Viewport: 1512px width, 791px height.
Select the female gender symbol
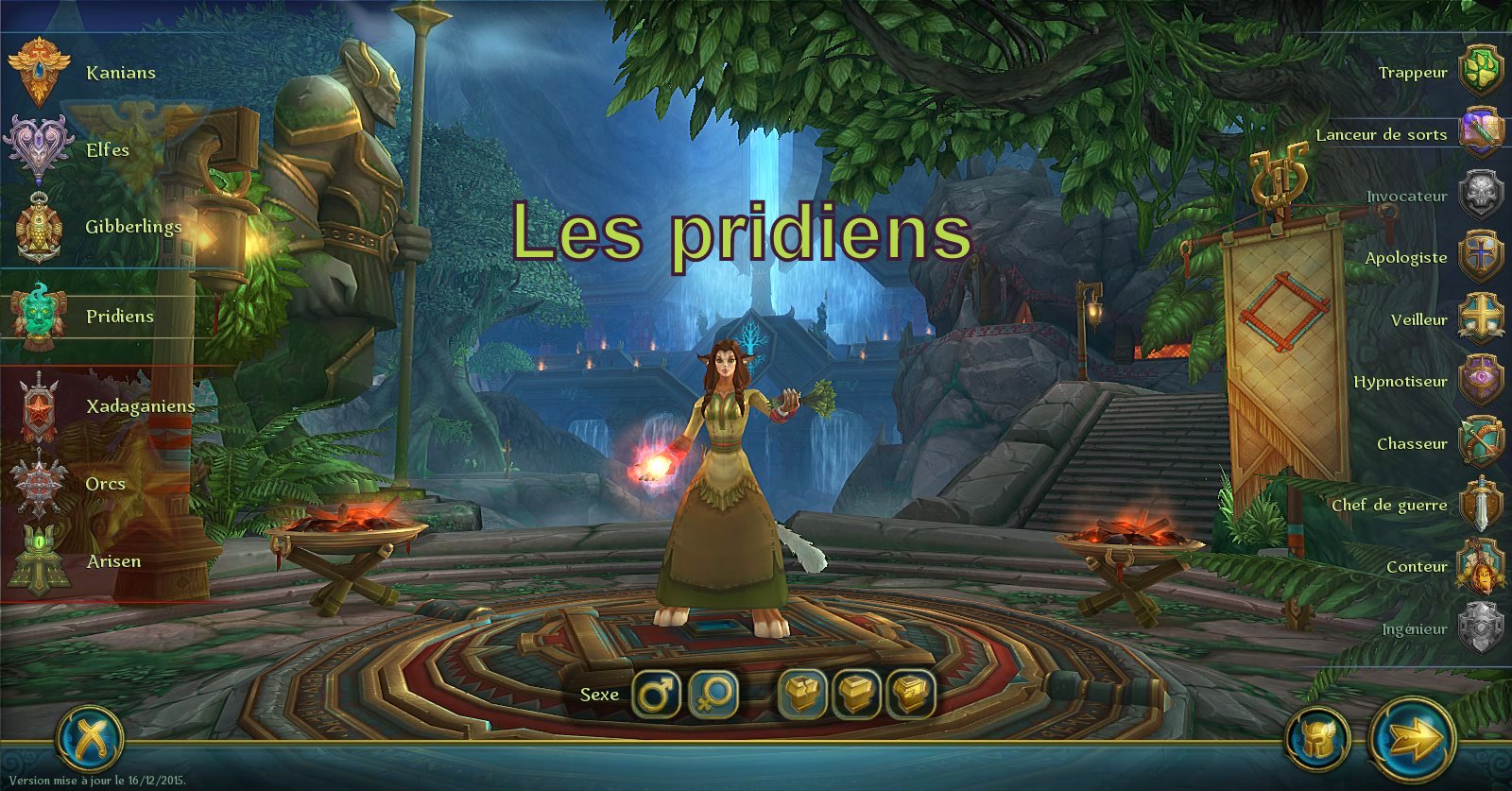pyautogui.click(x=715, y=694)
